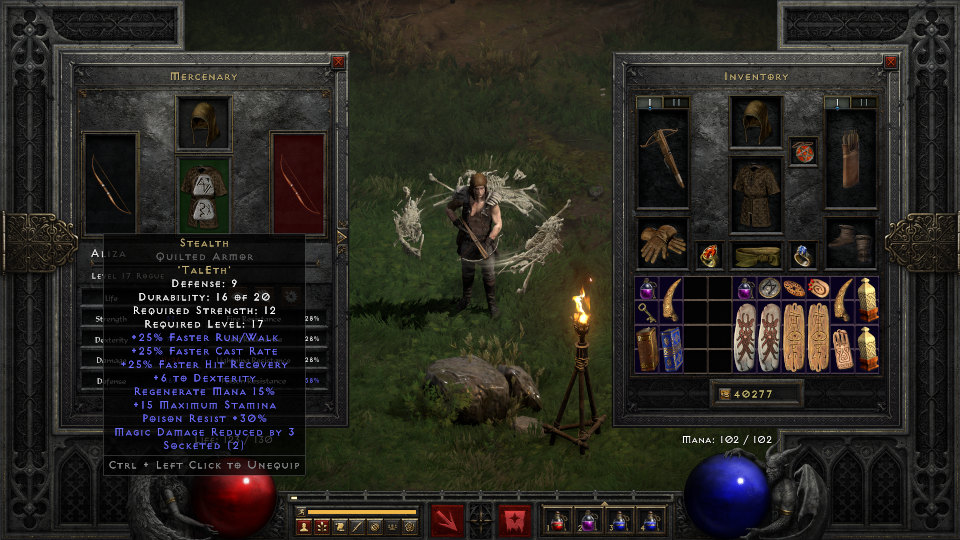This screenshot has width=960, height=540.
Task: Click the red gem ring slot
Action: [710, 256]
